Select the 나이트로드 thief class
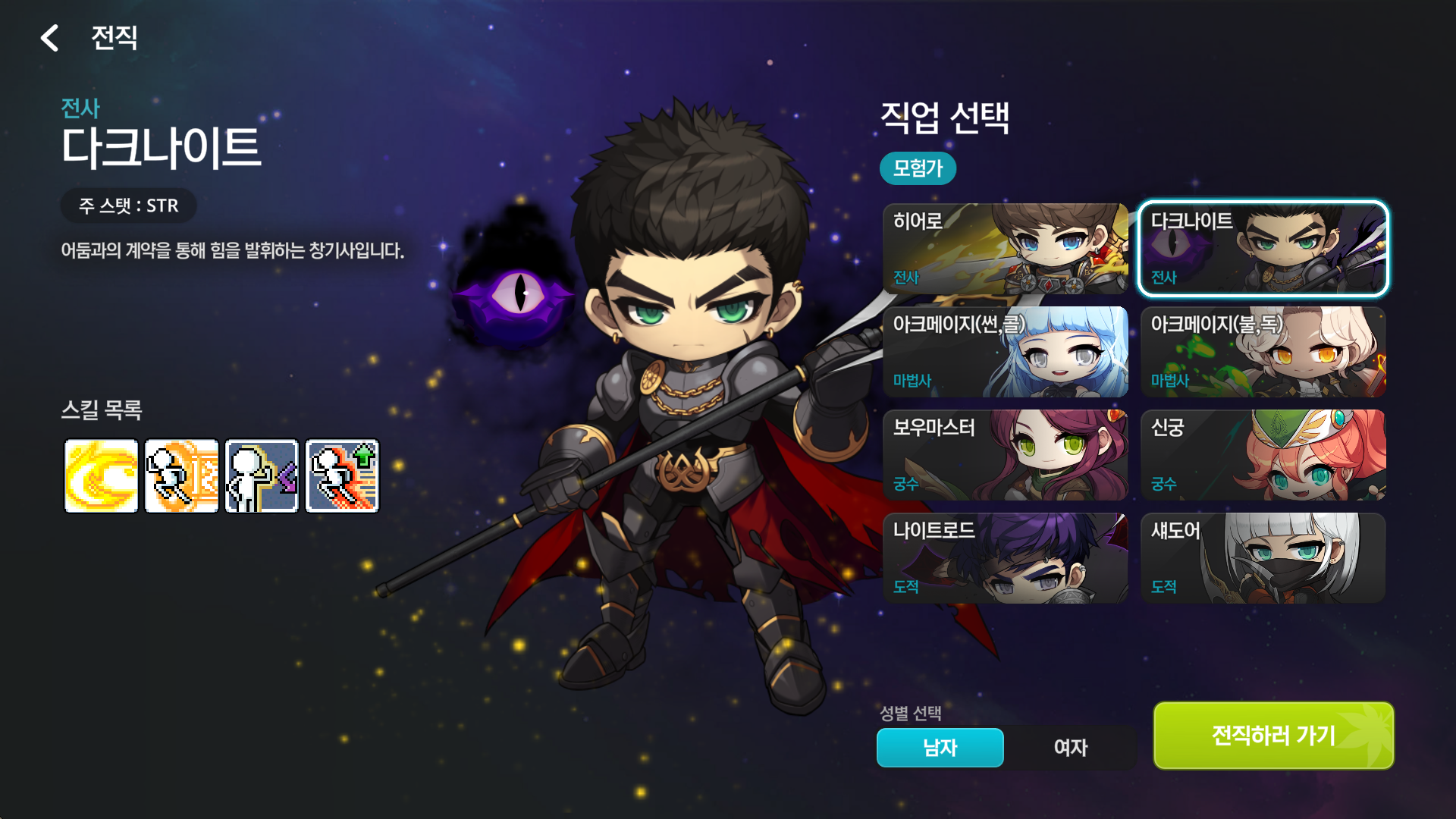This screenshot has height=819, width=1456. (x=1006, y=558)
